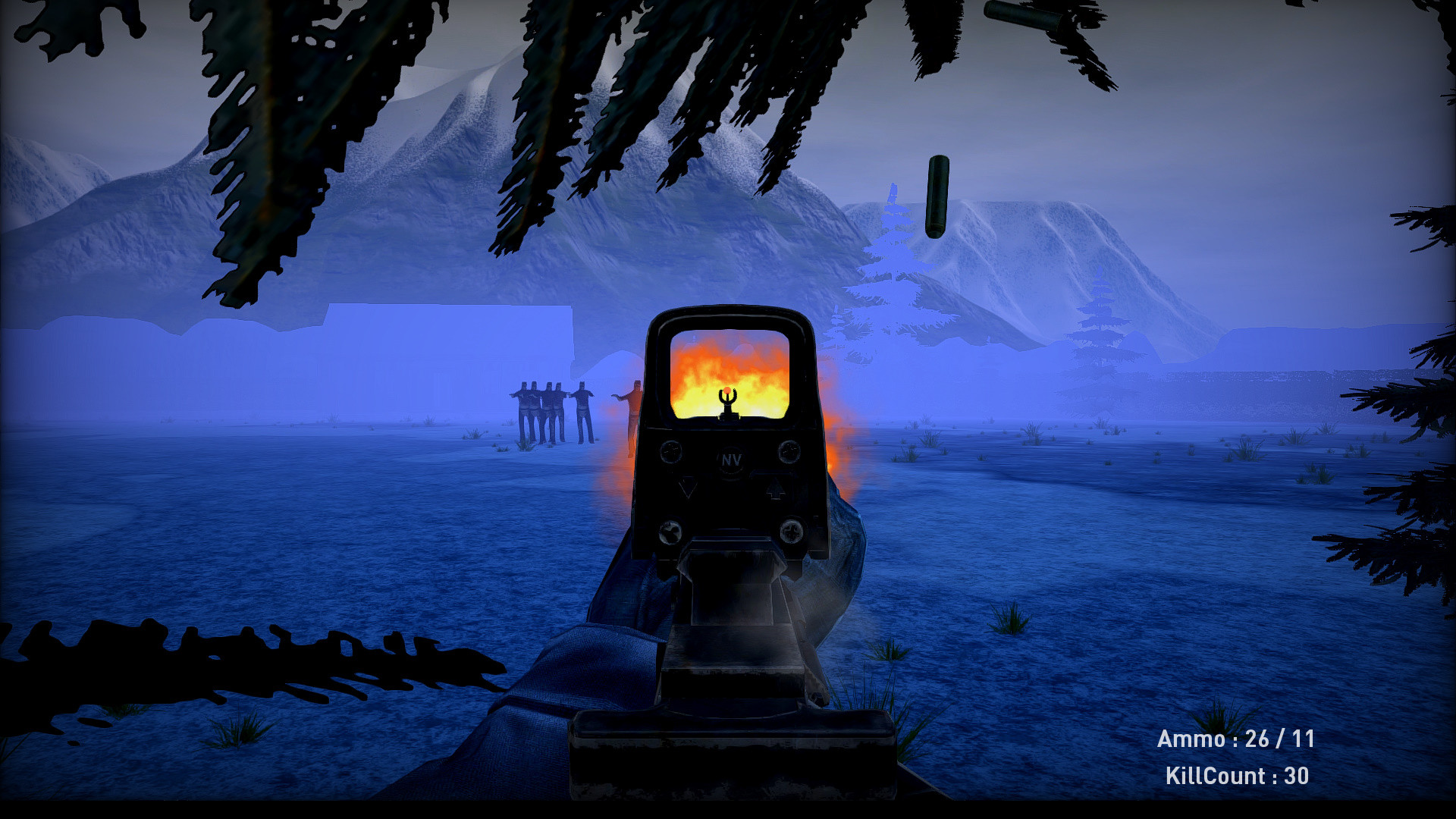Click the ejected shell casing in the air
This screenshot has width=1456, height=819.
(937, 196)
